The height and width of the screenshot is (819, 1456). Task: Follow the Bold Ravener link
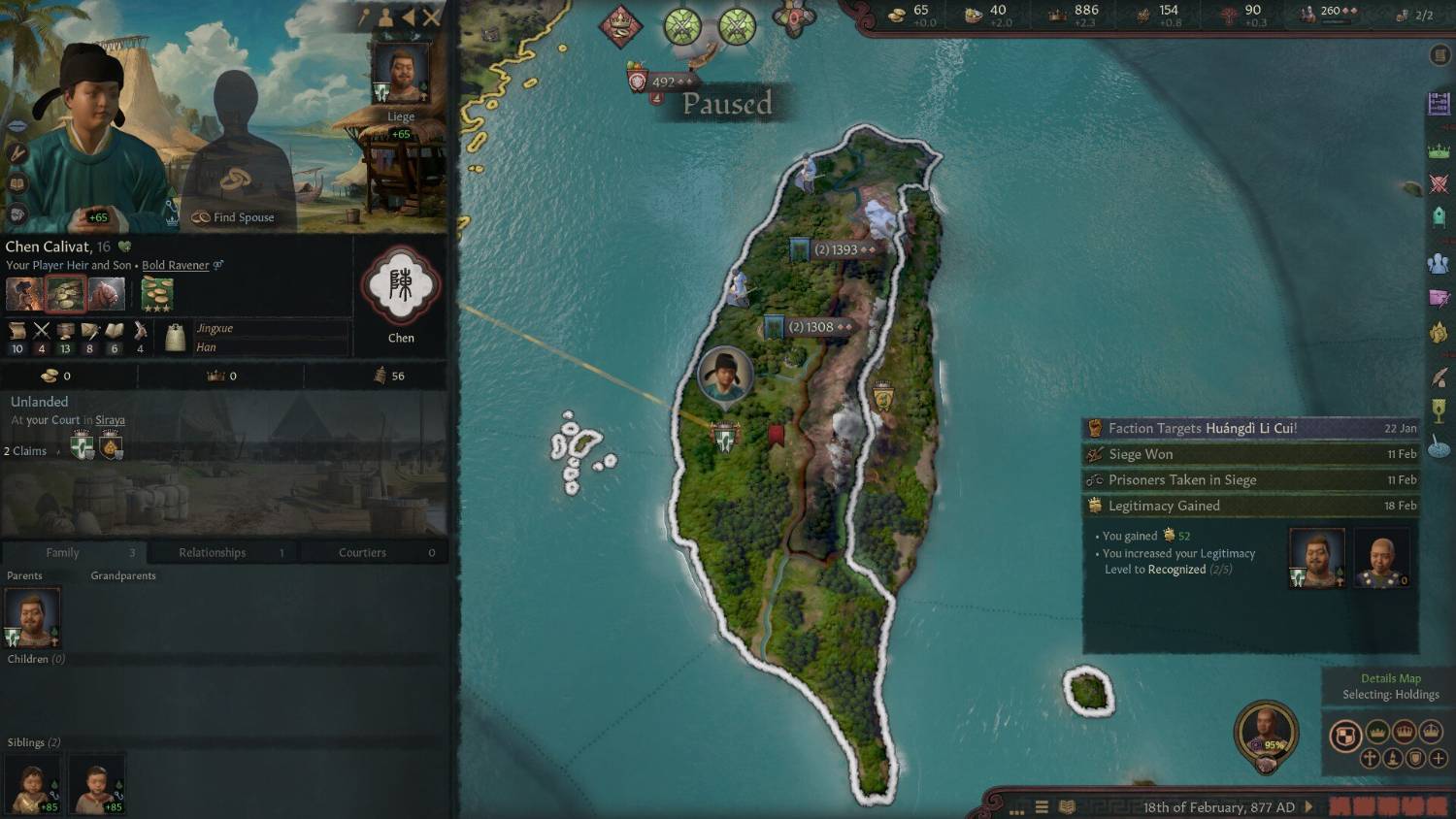(176, 265)
